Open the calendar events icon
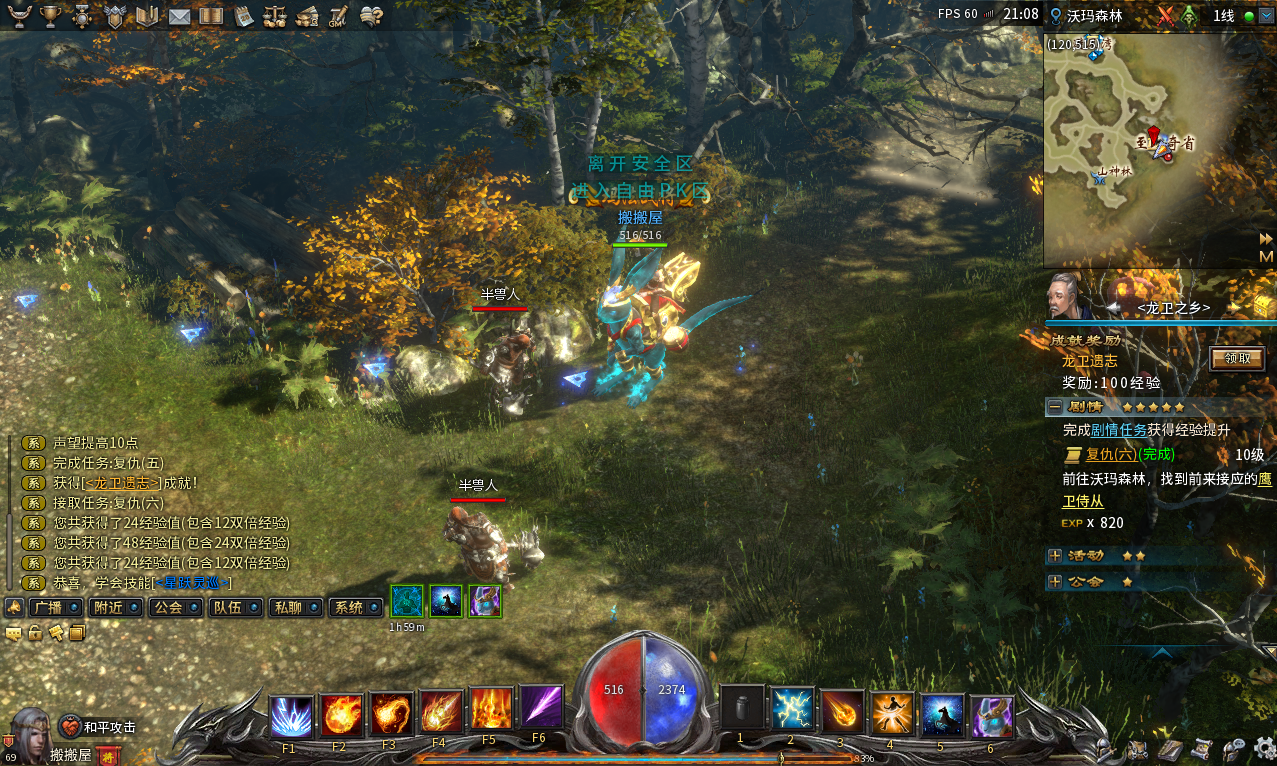This screenshot has height=766, width=1277. (x=243, y=16)
